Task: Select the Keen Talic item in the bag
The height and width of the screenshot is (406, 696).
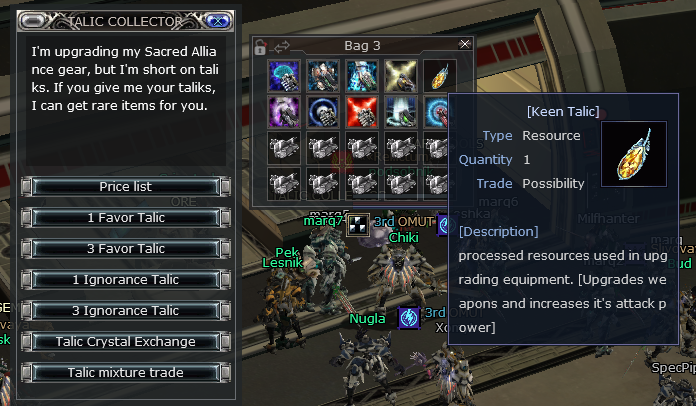Action: click(x=438, y=75)
